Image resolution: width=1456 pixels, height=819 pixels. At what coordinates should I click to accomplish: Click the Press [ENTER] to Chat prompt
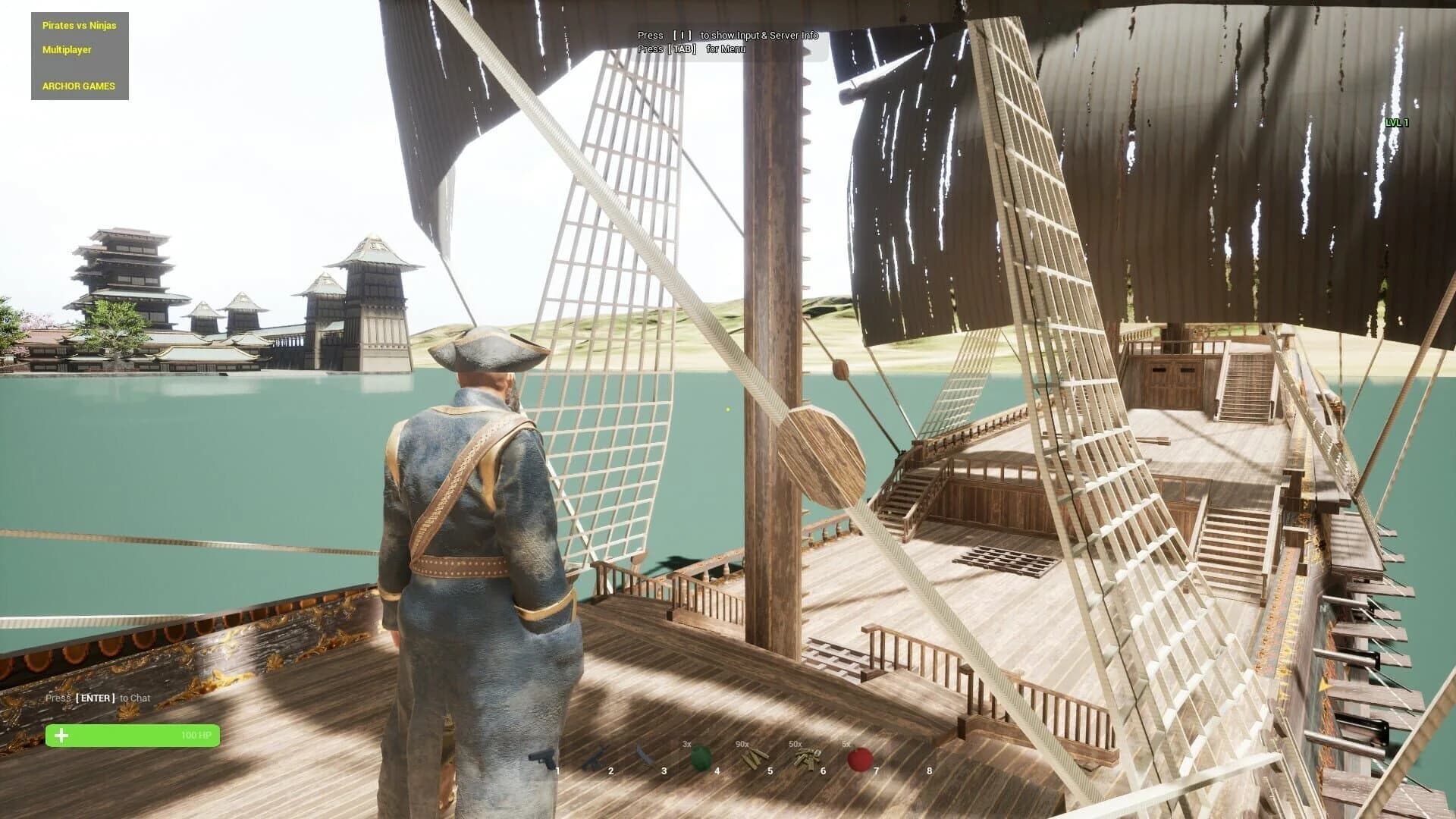coord(99,698)
